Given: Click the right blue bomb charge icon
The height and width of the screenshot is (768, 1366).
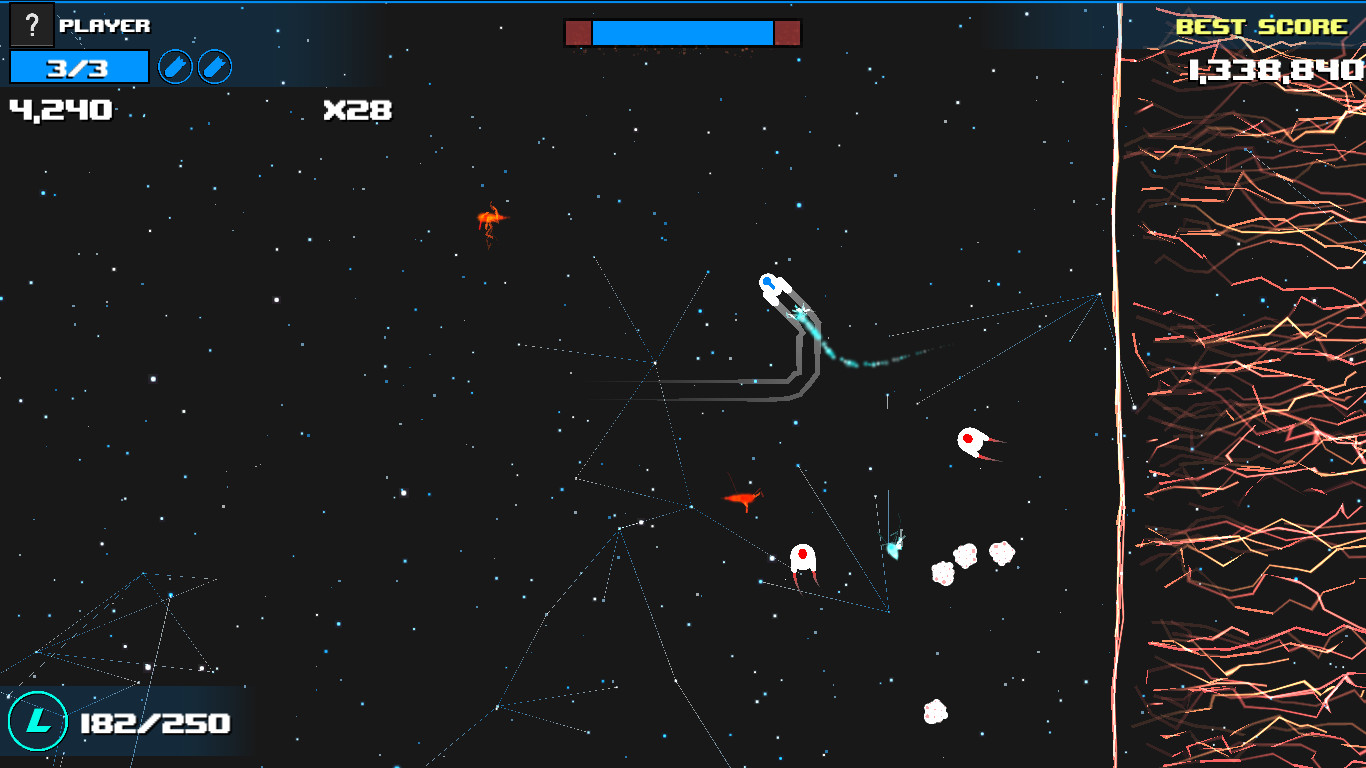Looking at the screenshot, I should [x=213, y=68].
